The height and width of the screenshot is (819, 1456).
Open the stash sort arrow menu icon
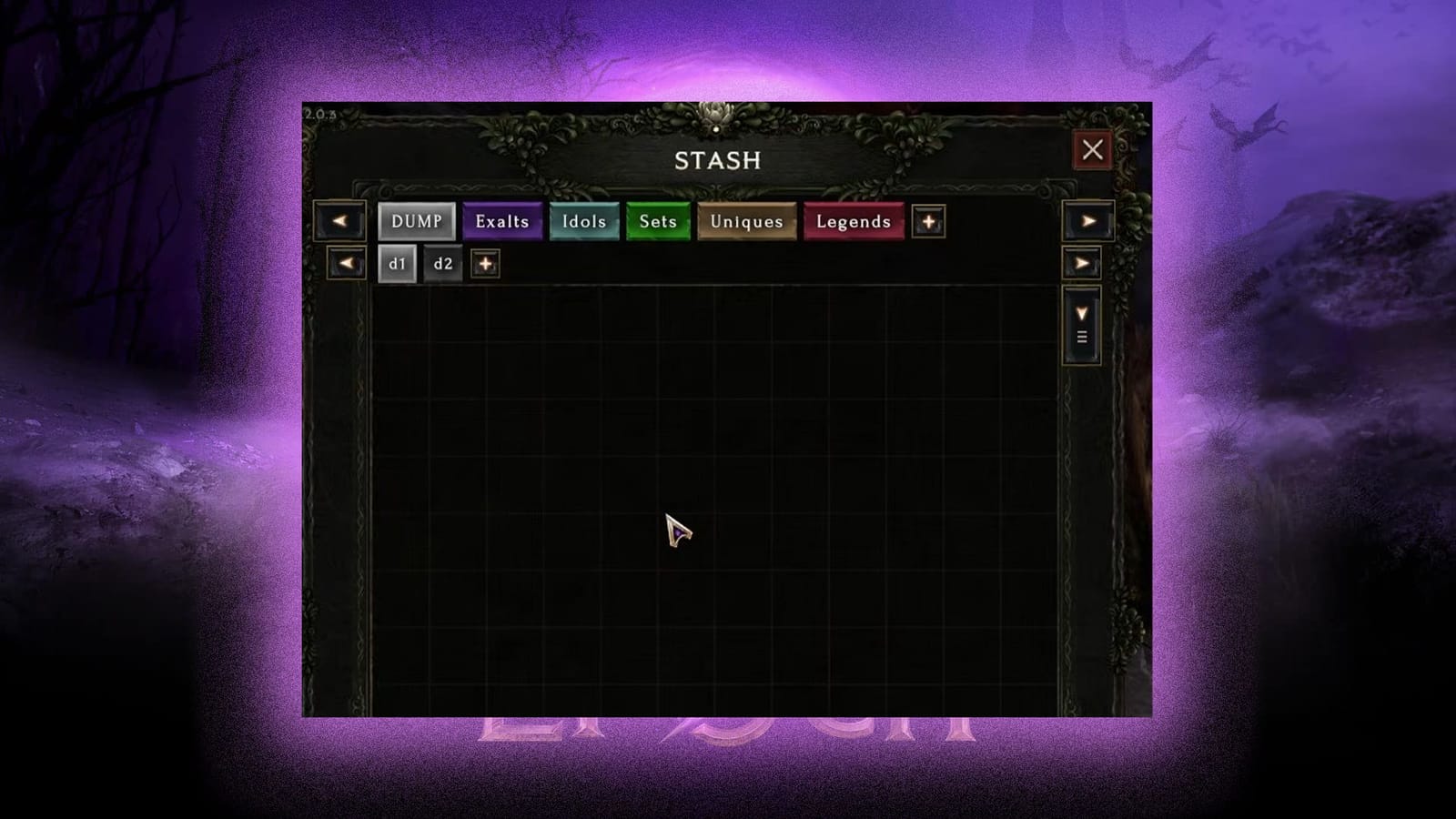point(1082,336)
